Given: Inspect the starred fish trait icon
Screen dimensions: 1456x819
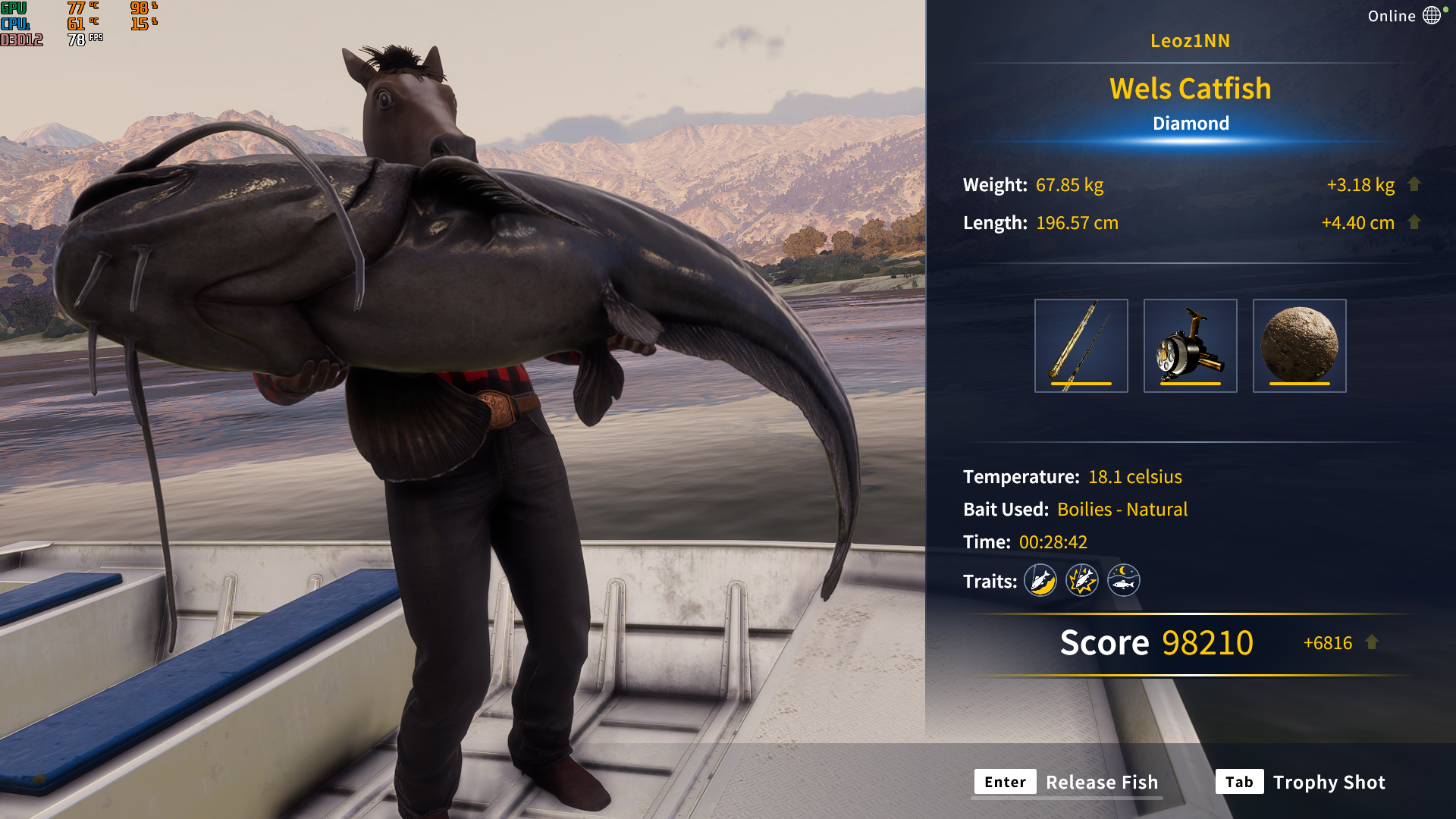Looking at the screenshot, I should point(1082,581).
